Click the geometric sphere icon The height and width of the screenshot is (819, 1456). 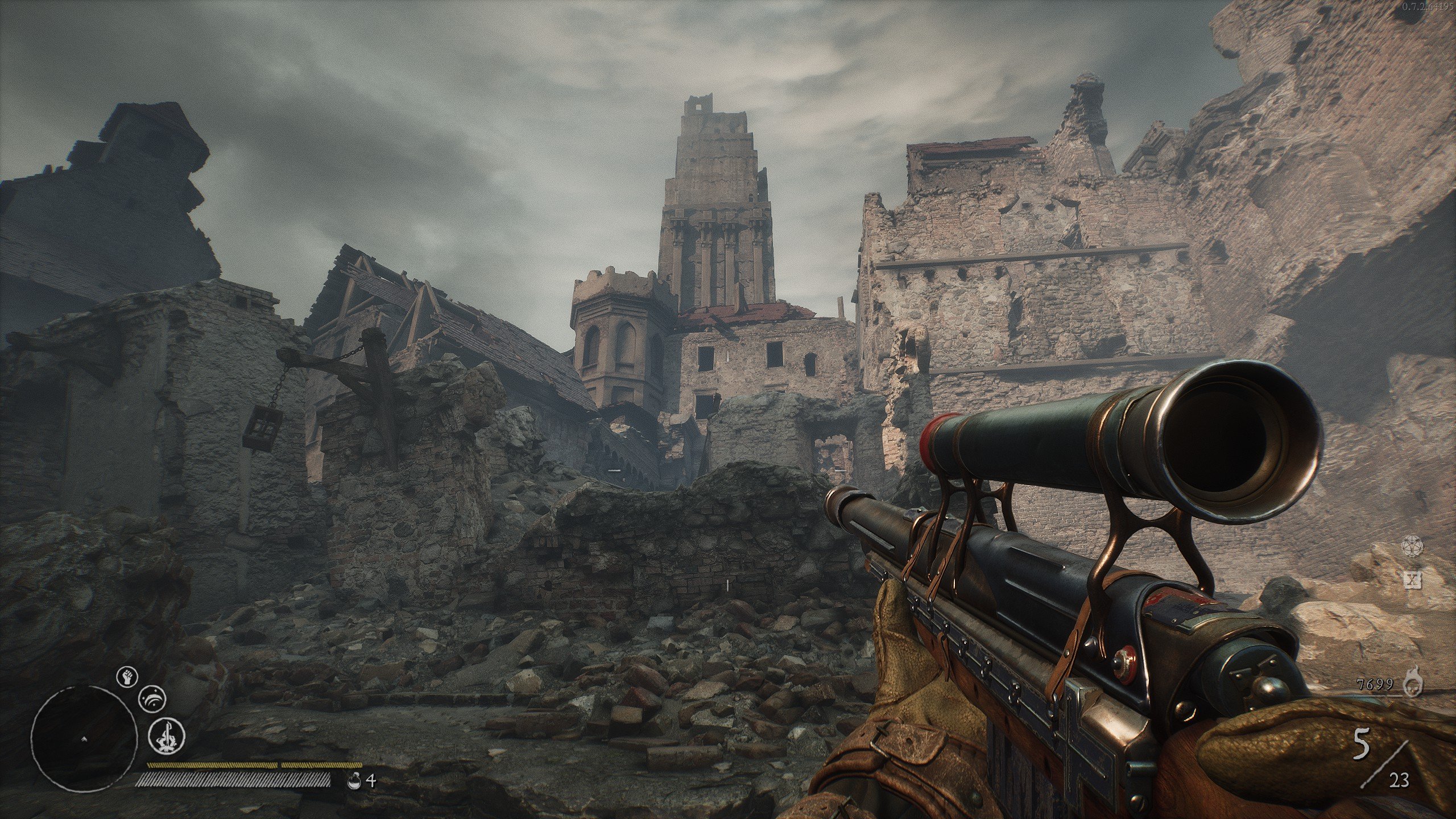point(1412,545)
